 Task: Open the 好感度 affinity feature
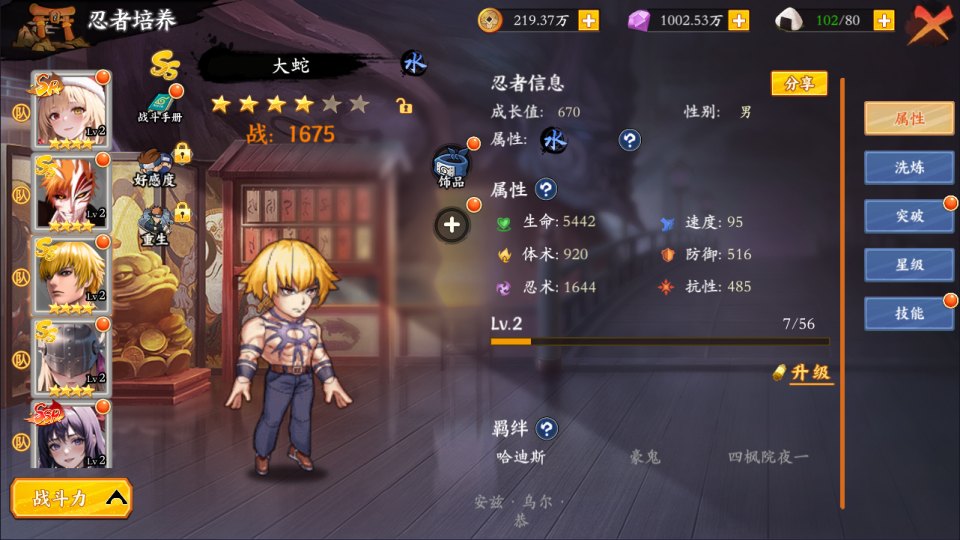(x=155, y=169)
